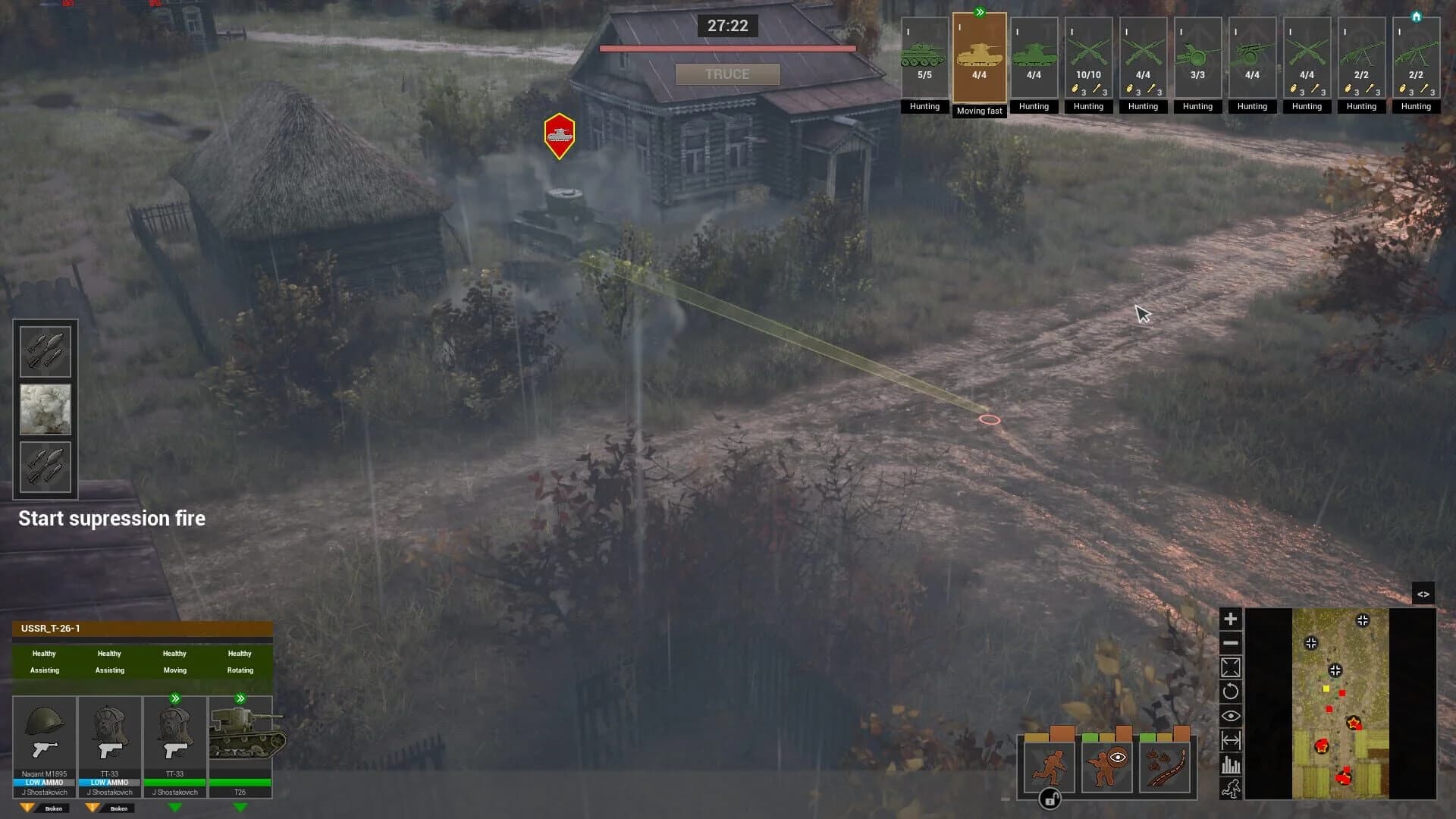This screenshot has width=1456, height=819.
Task: Select the top artillery shells ability icon
Action: point(45,350)
